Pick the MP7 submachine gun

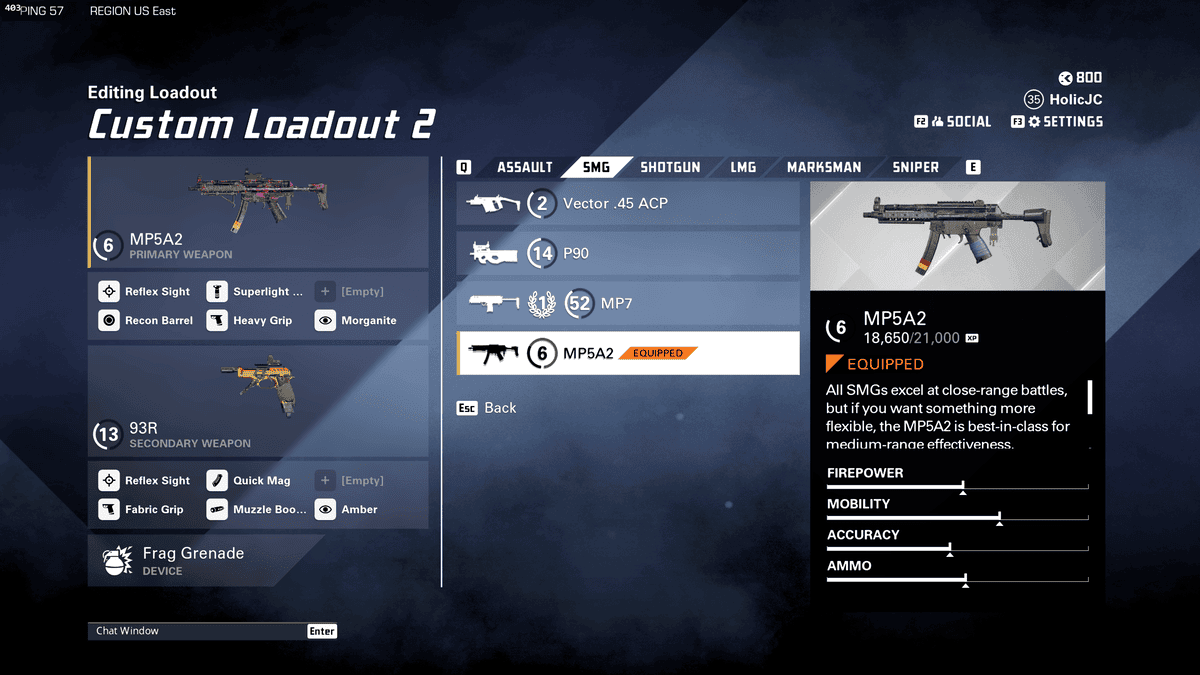click(628, 303)
